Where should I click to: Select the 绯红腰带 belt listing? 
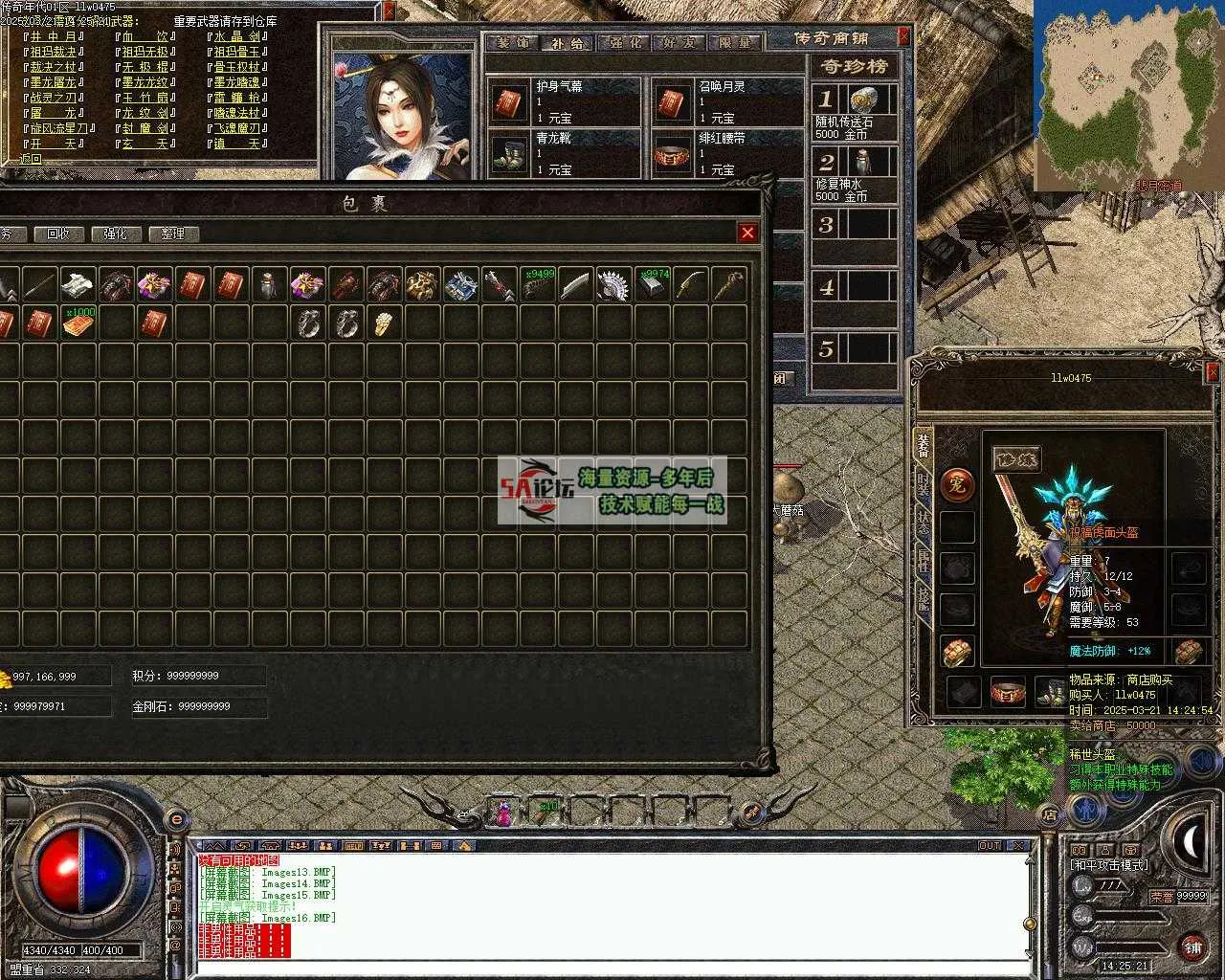(x=727, y=153)
